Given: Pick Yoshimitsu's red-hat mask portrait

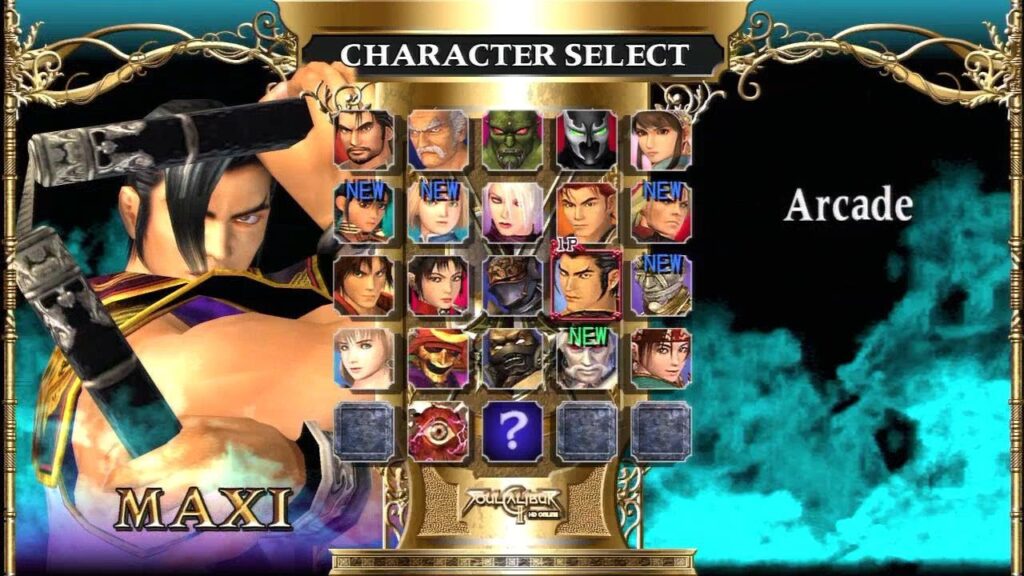Looking at the screenshot, I should tap(438, 358).
